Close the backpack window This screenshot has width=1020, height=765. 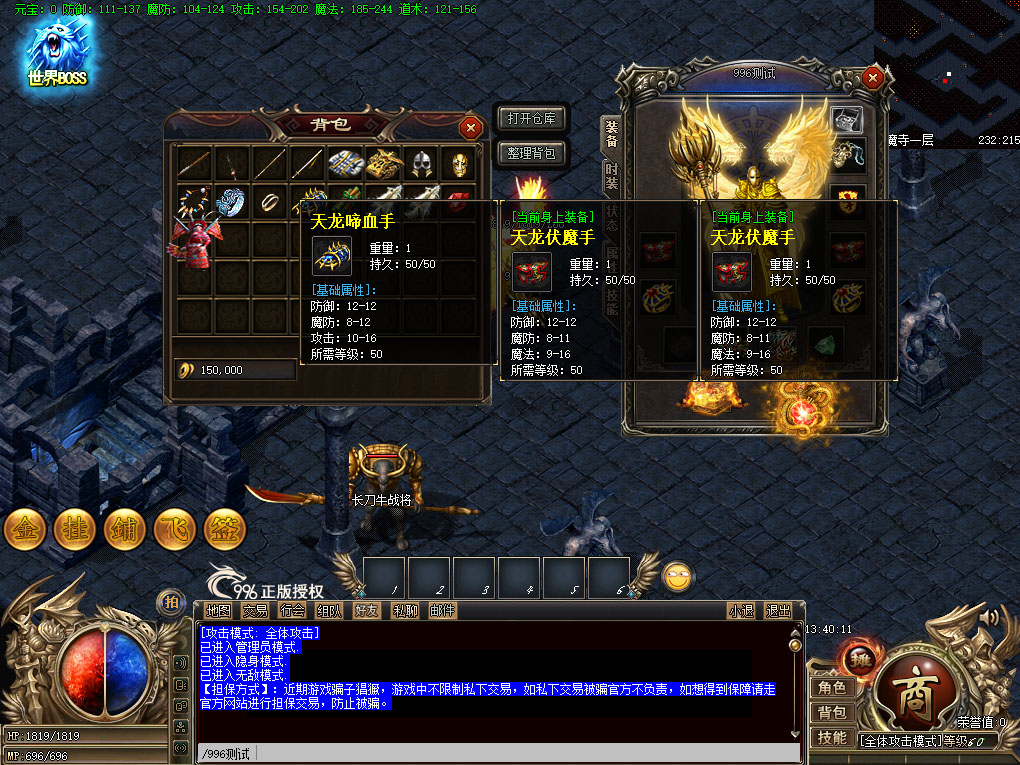click(470, 127)
